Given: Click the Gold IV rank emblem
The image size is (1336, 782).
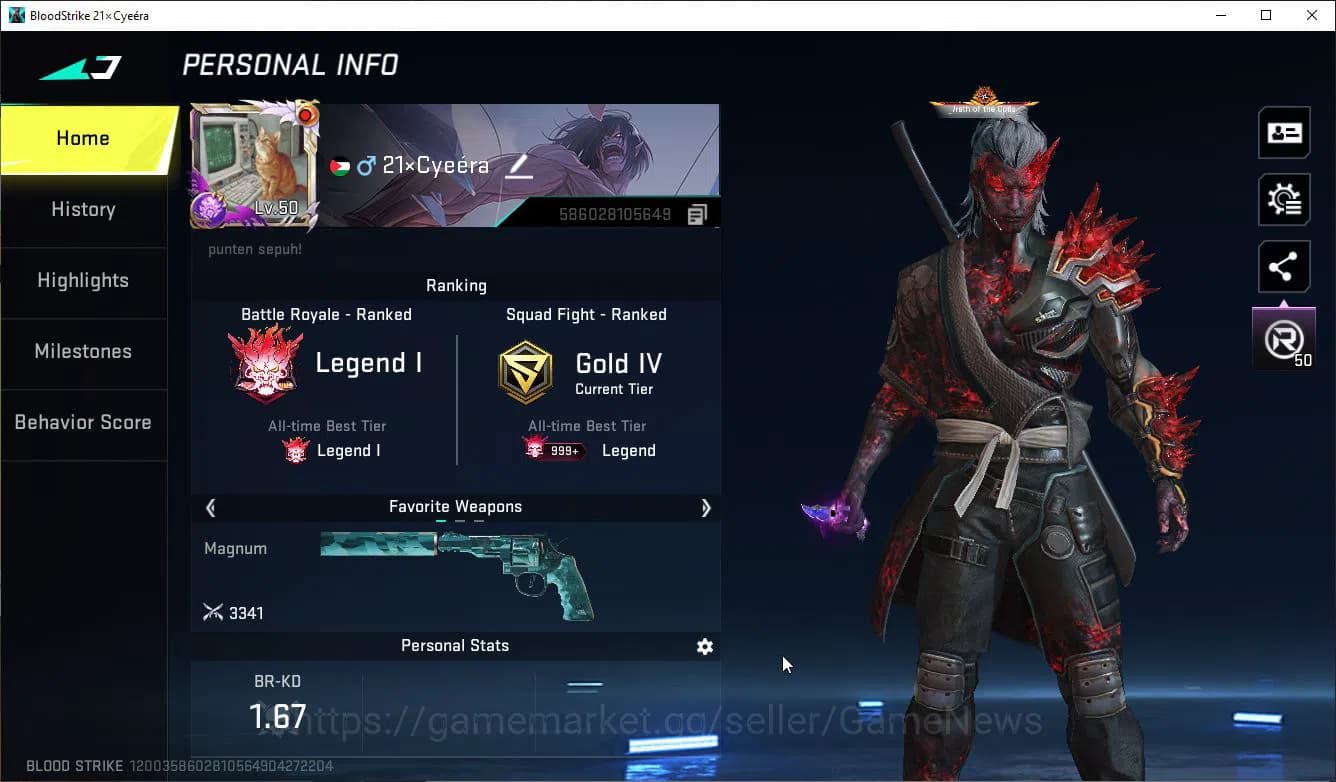Looking at the screenshot, I should tap(525, 371).
